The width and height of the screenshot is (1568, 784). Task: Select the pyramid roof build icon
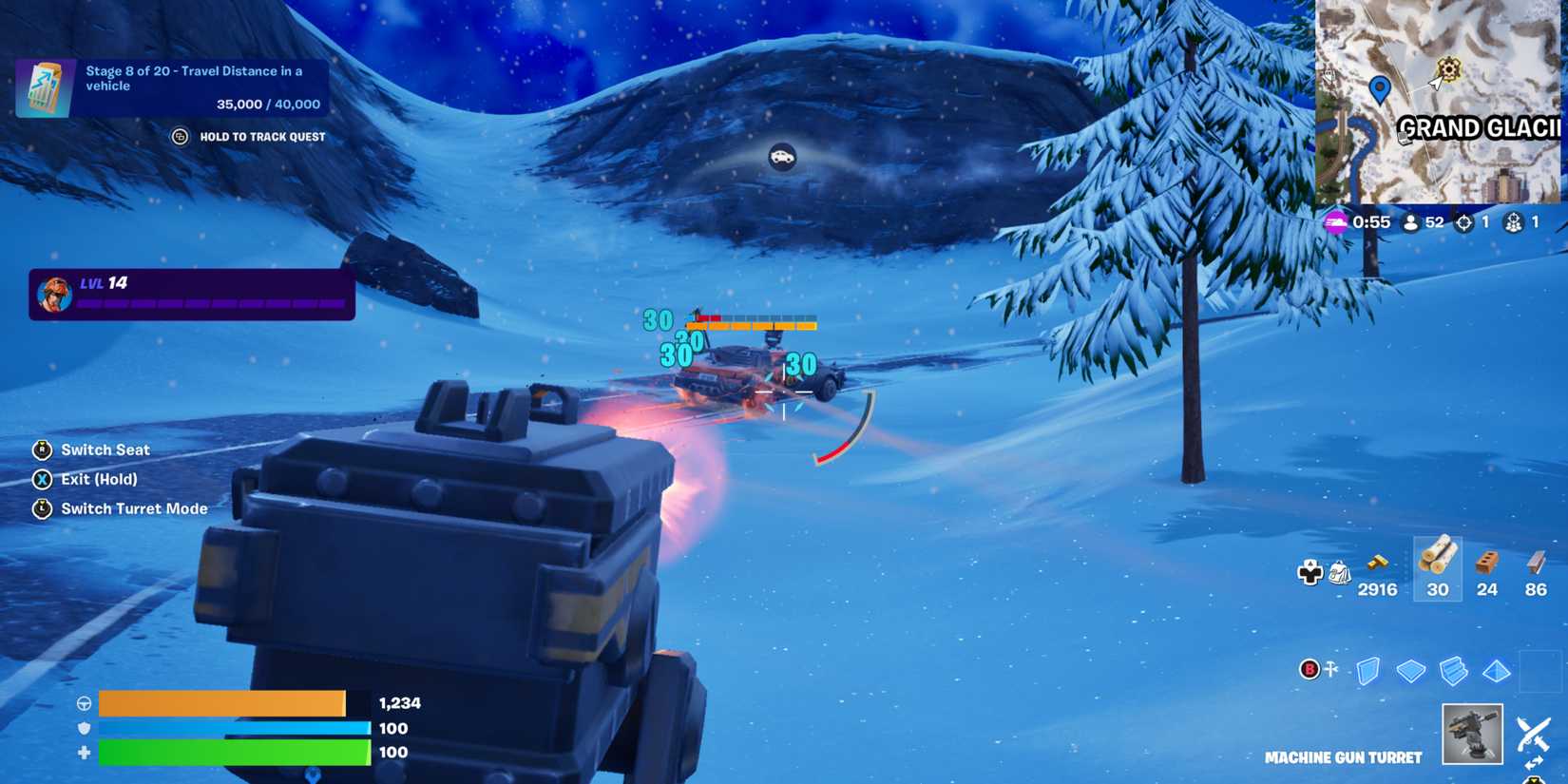1496,671
